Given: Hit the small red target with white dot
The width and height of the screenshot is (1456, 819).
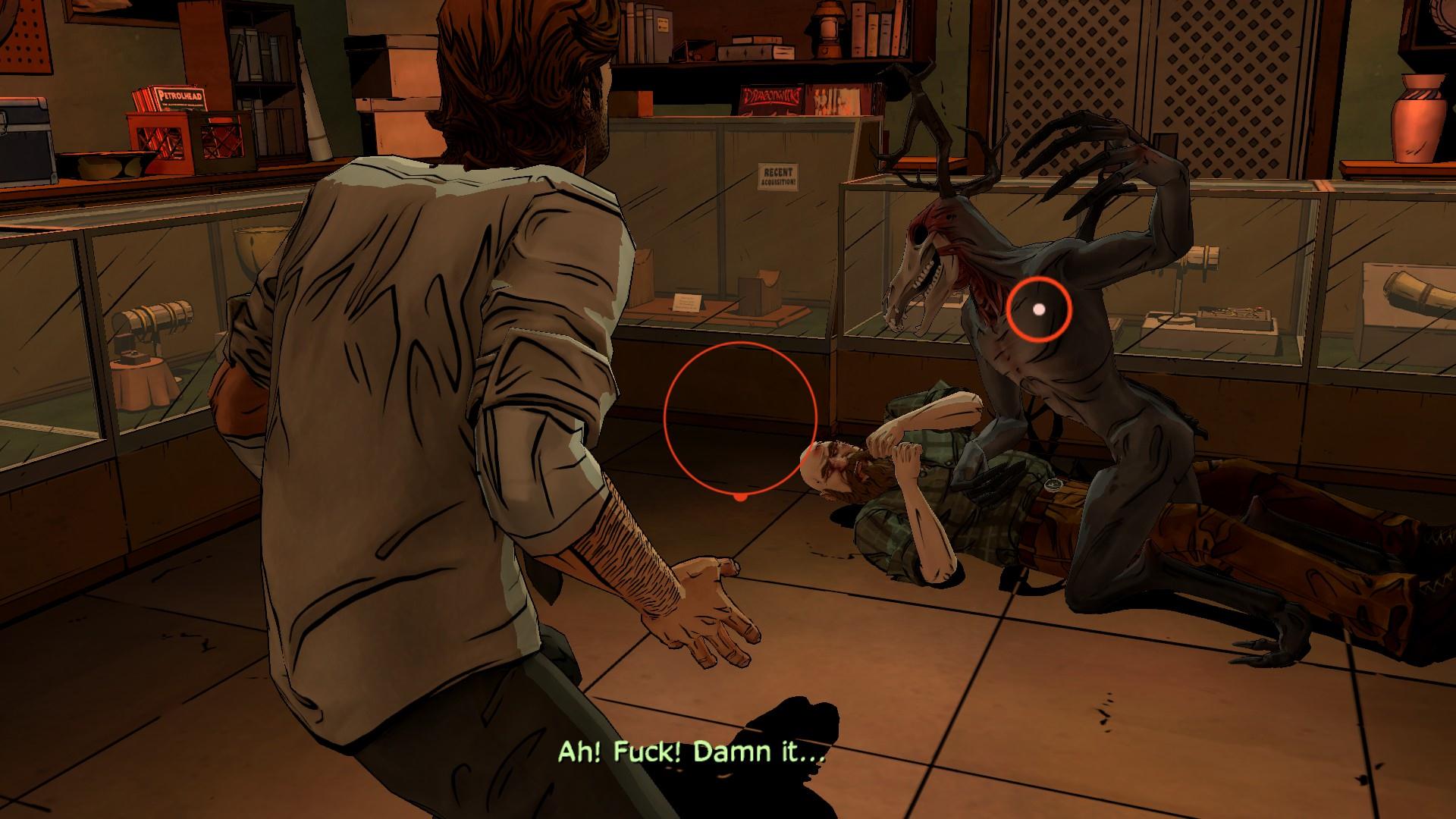Looking at the screenshot, I should tap(1039, 309).
